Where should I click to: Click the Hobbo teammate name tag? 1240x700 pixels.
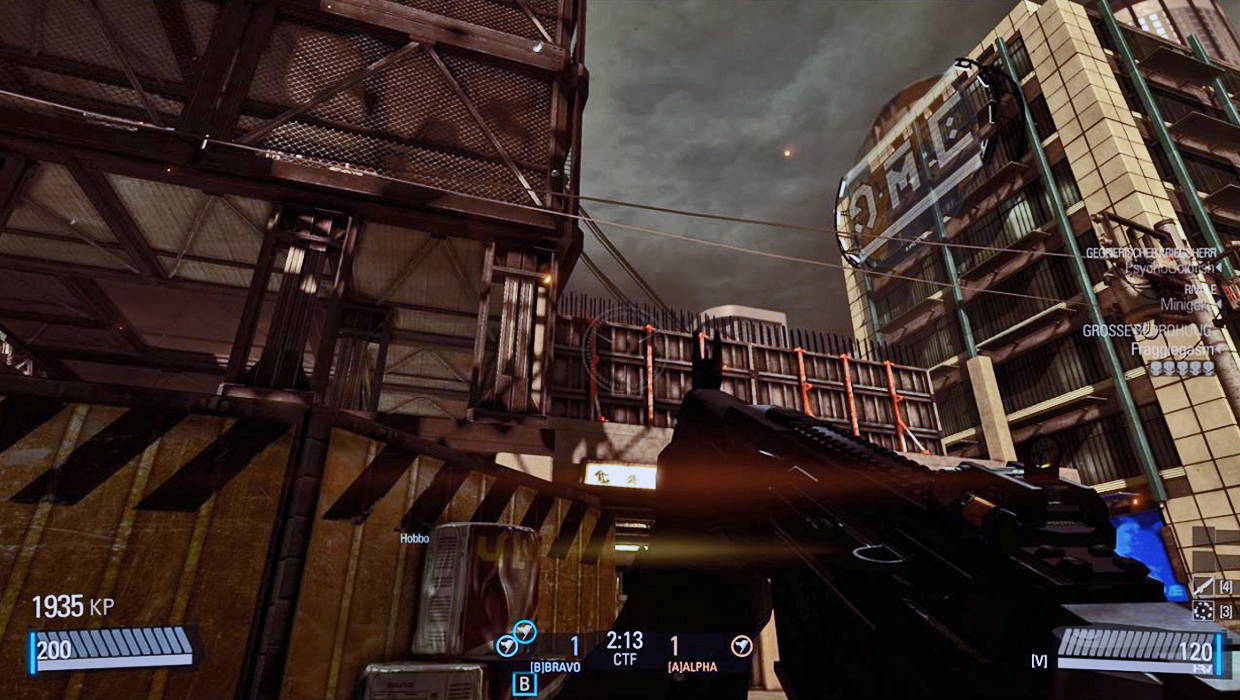(x=414, y=539)
